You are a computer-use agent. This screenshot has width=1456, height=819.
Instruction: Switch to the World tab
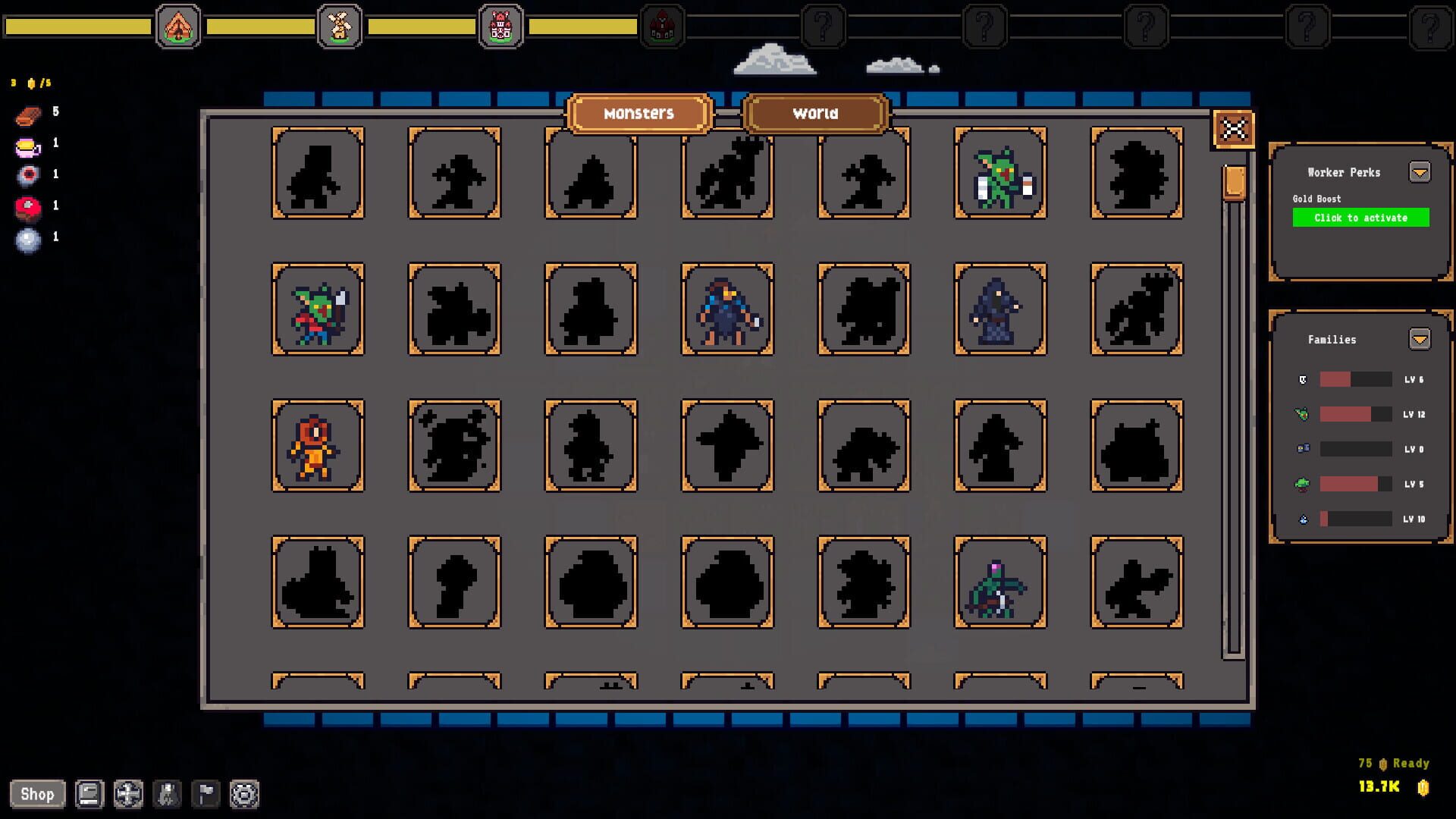[814, 113]
